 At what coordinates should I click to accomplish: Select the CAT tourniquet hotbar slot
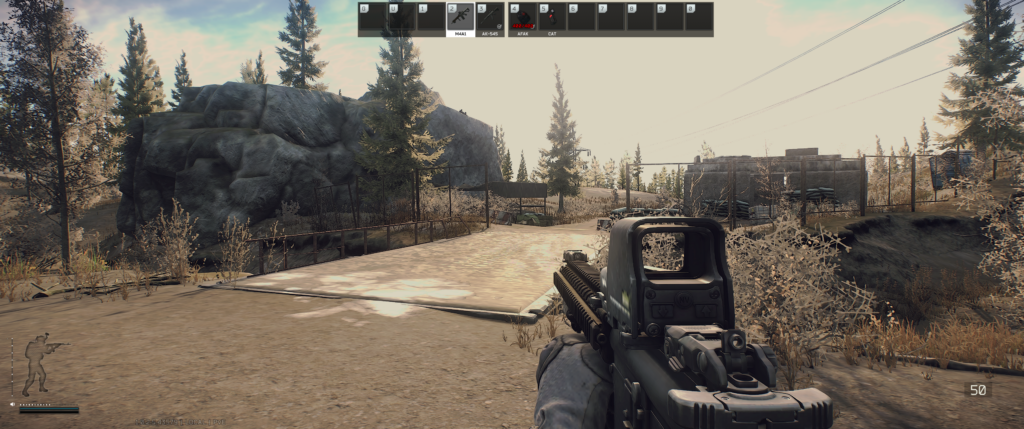pos(552,18)
